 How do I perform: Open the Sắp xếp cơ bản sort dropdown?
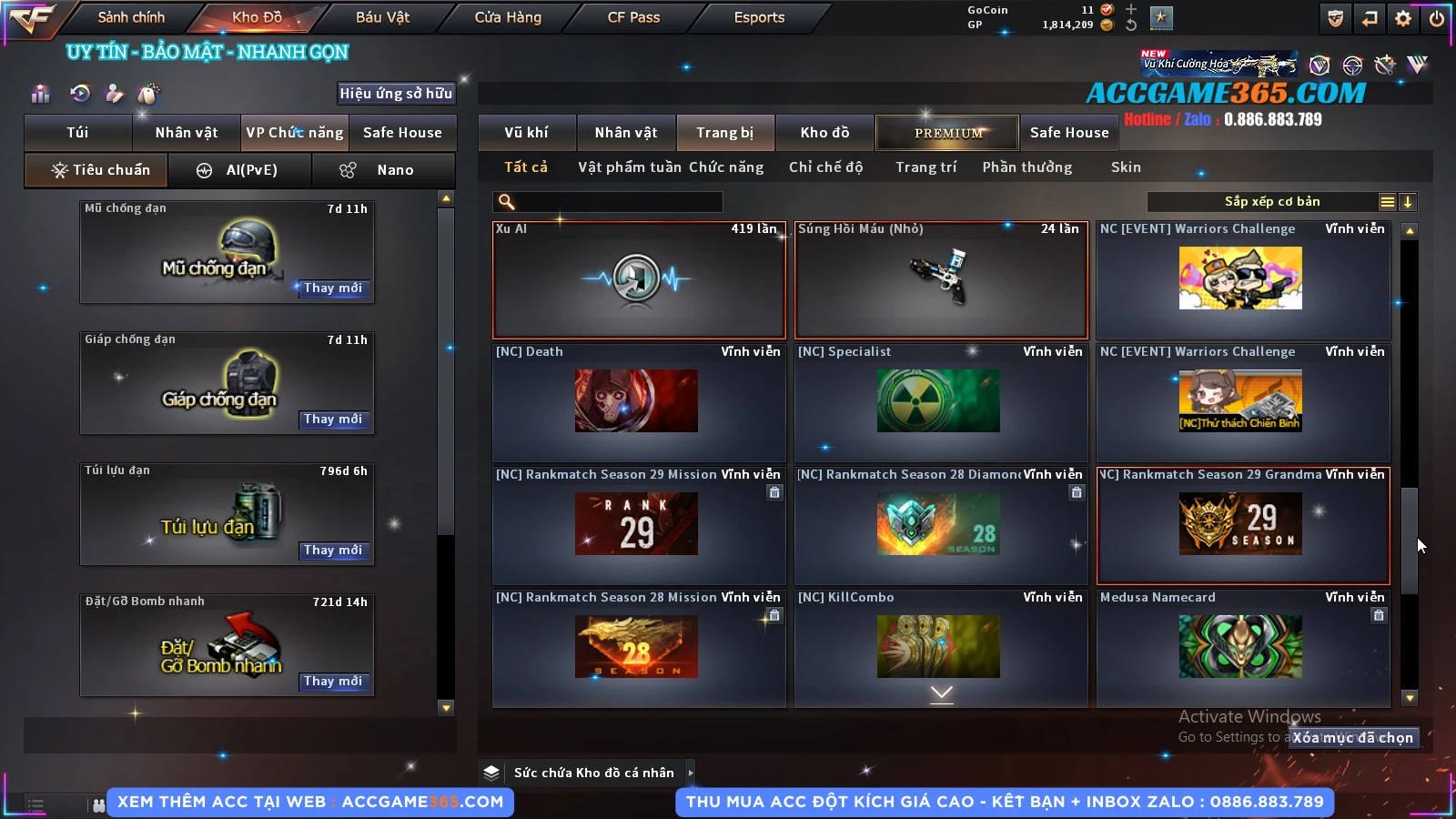[x=1271, y=202]
